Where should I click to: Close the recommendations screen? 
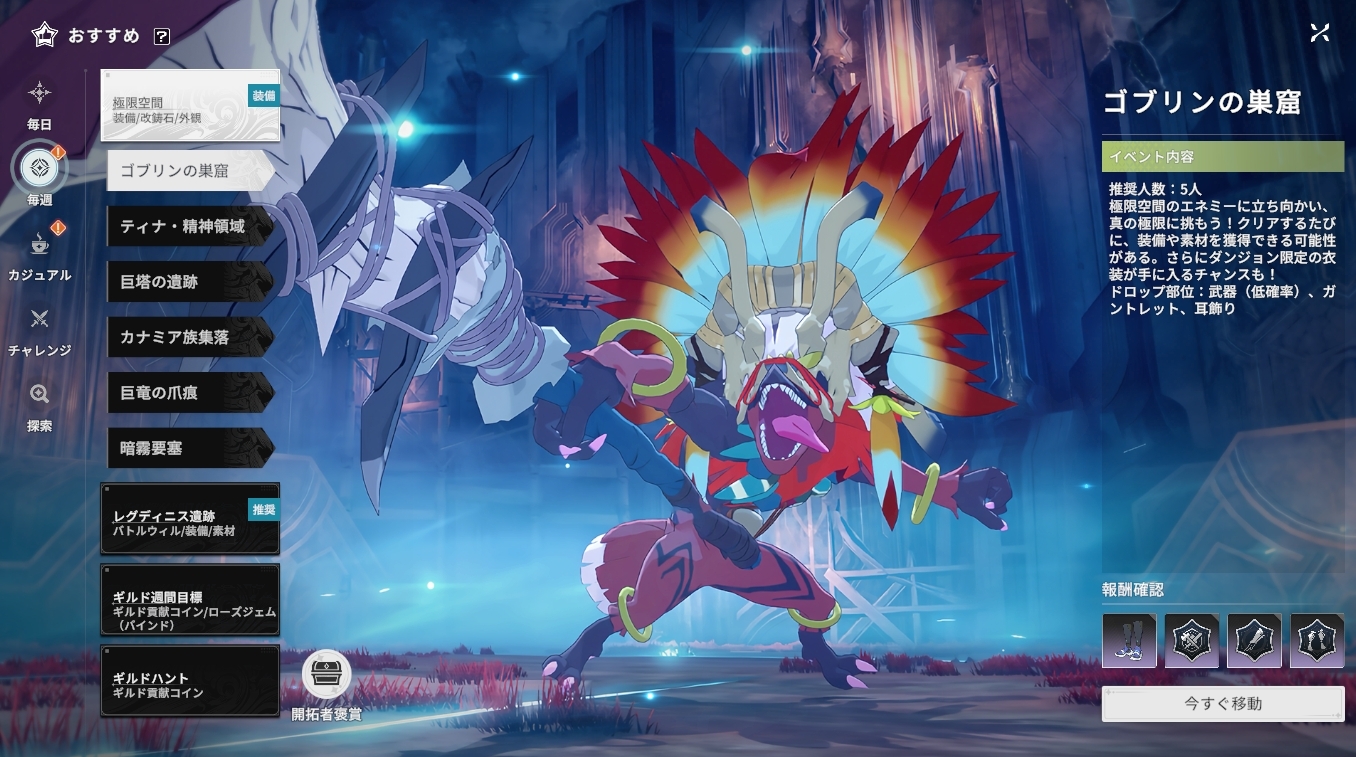[1319, 32]
